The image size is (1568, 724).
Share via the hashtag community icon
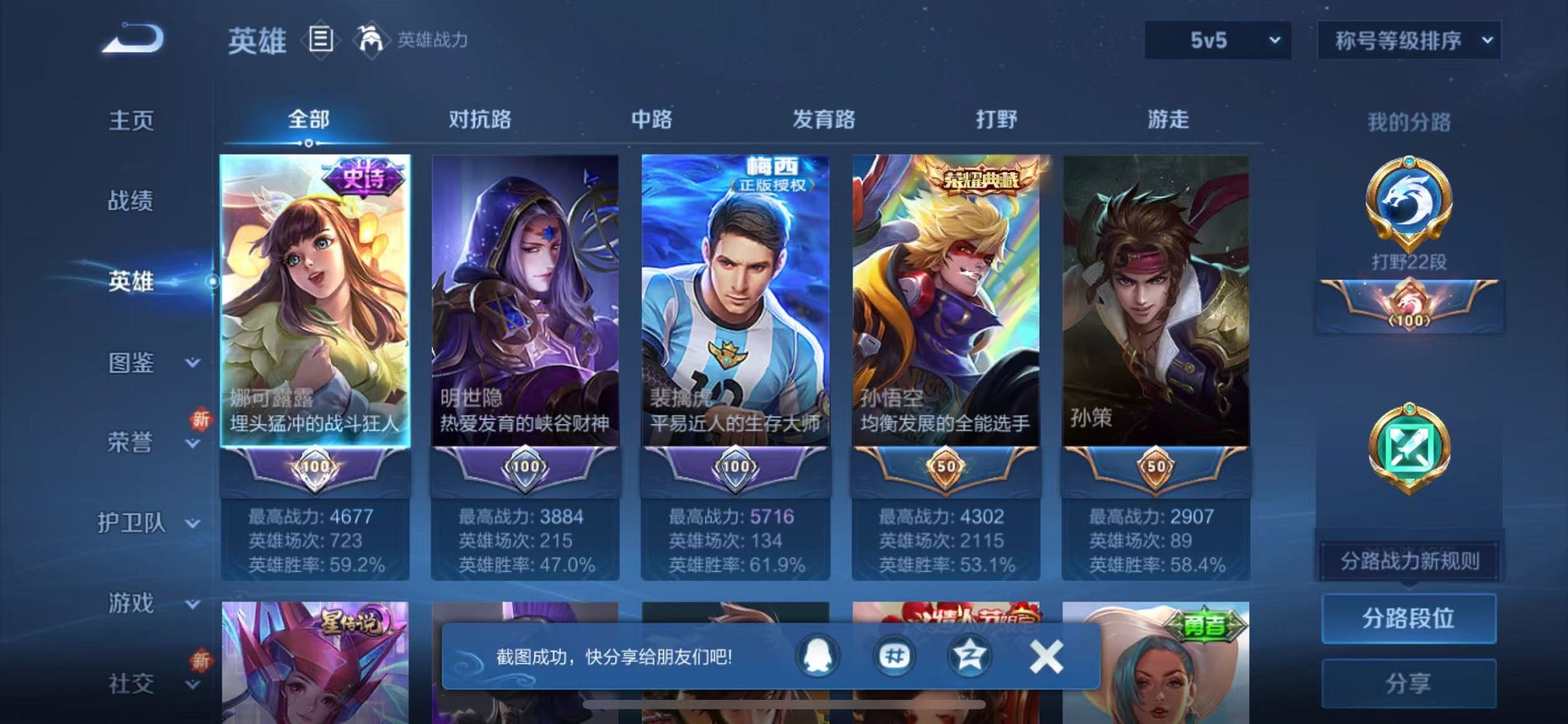[895, 656]
